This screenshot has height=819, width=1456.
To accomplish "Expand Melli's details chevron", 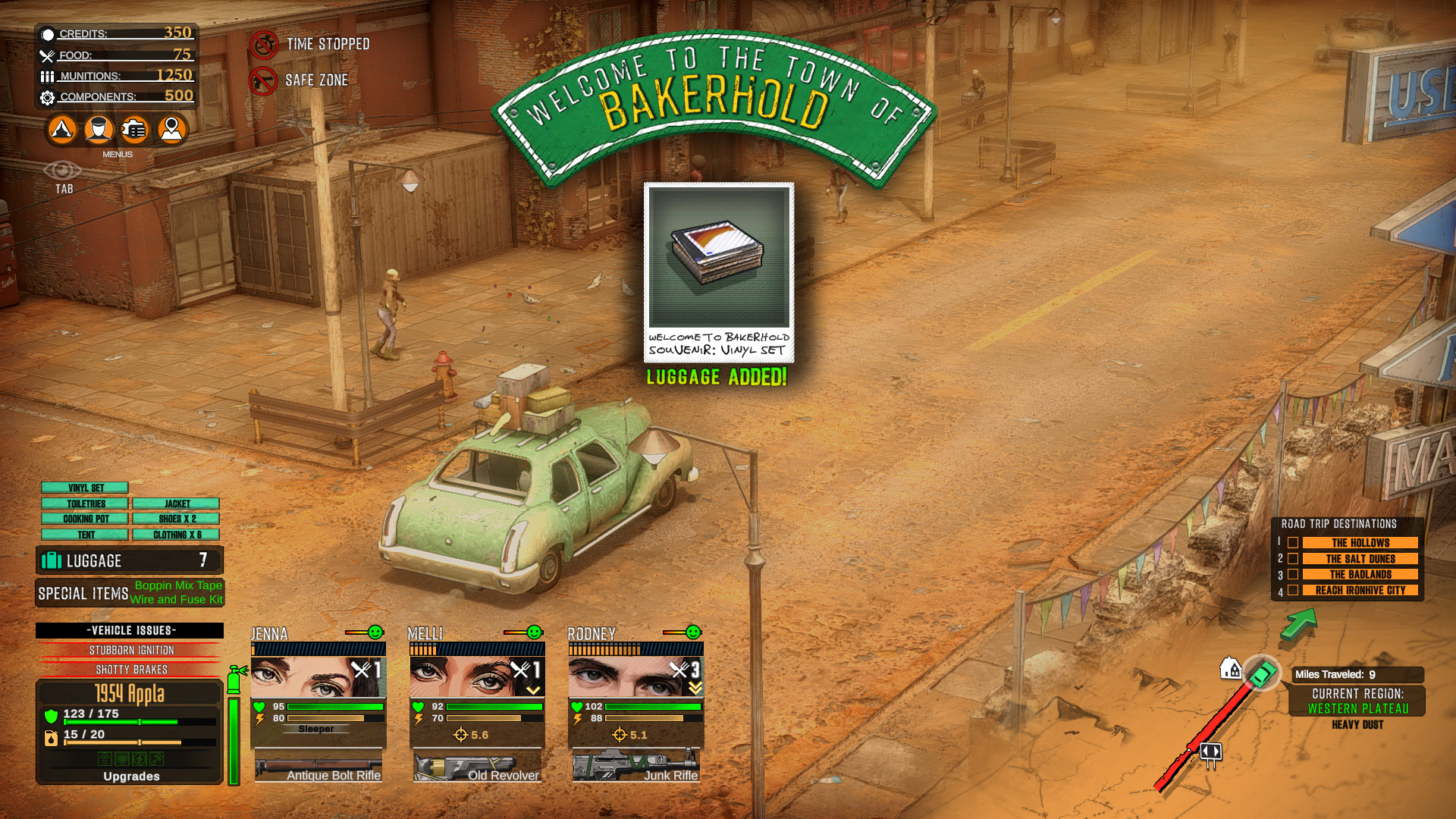I will pos(535,689).
